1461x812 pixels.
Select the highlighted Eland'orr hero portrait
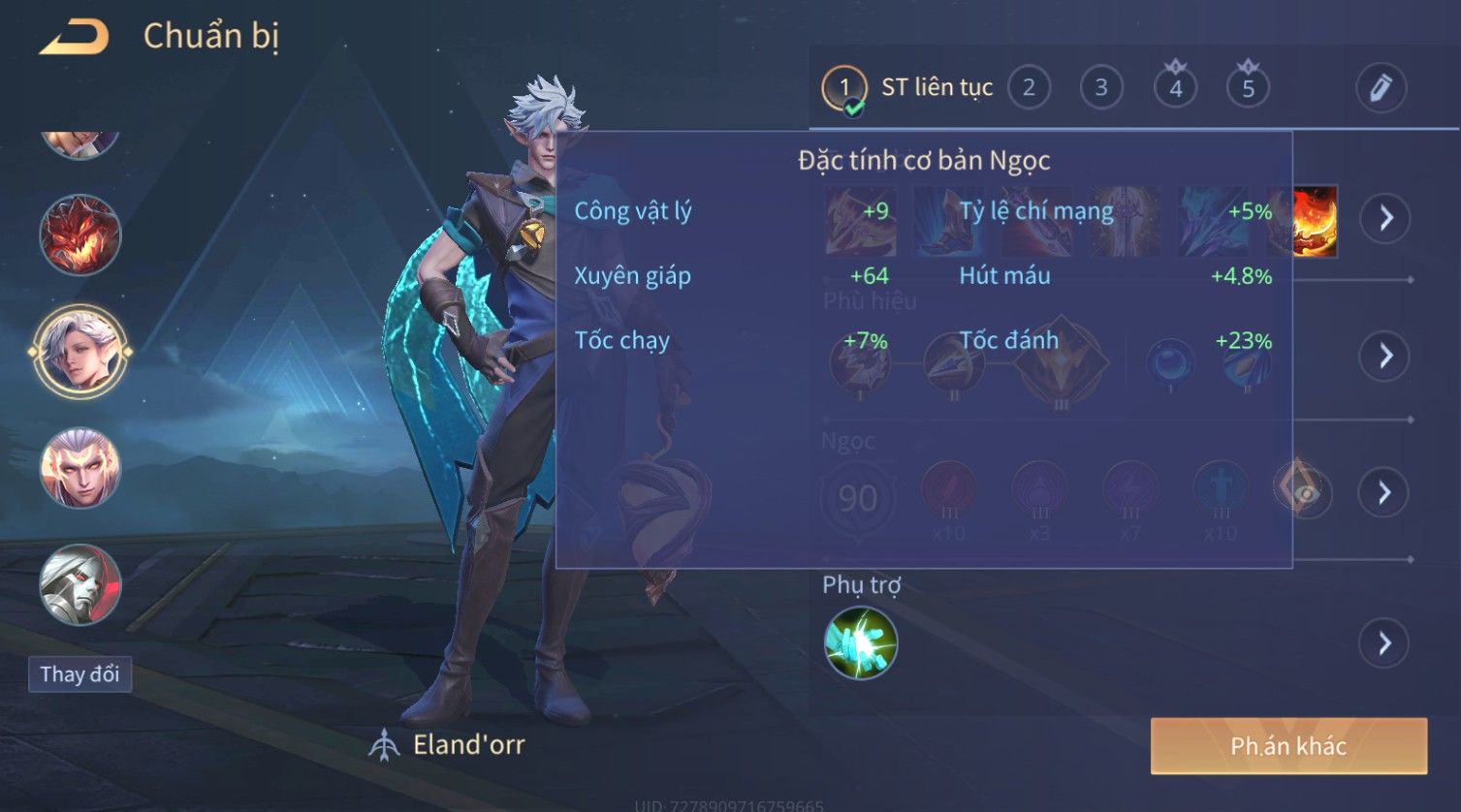[79, 351]
